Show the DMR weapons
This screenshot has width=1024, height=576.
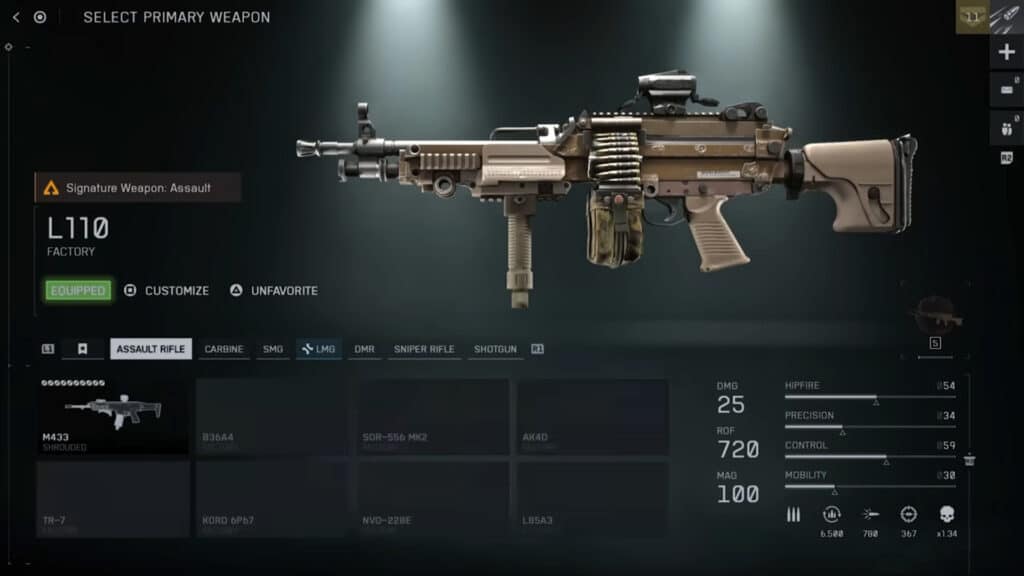(x=364, y=349)
